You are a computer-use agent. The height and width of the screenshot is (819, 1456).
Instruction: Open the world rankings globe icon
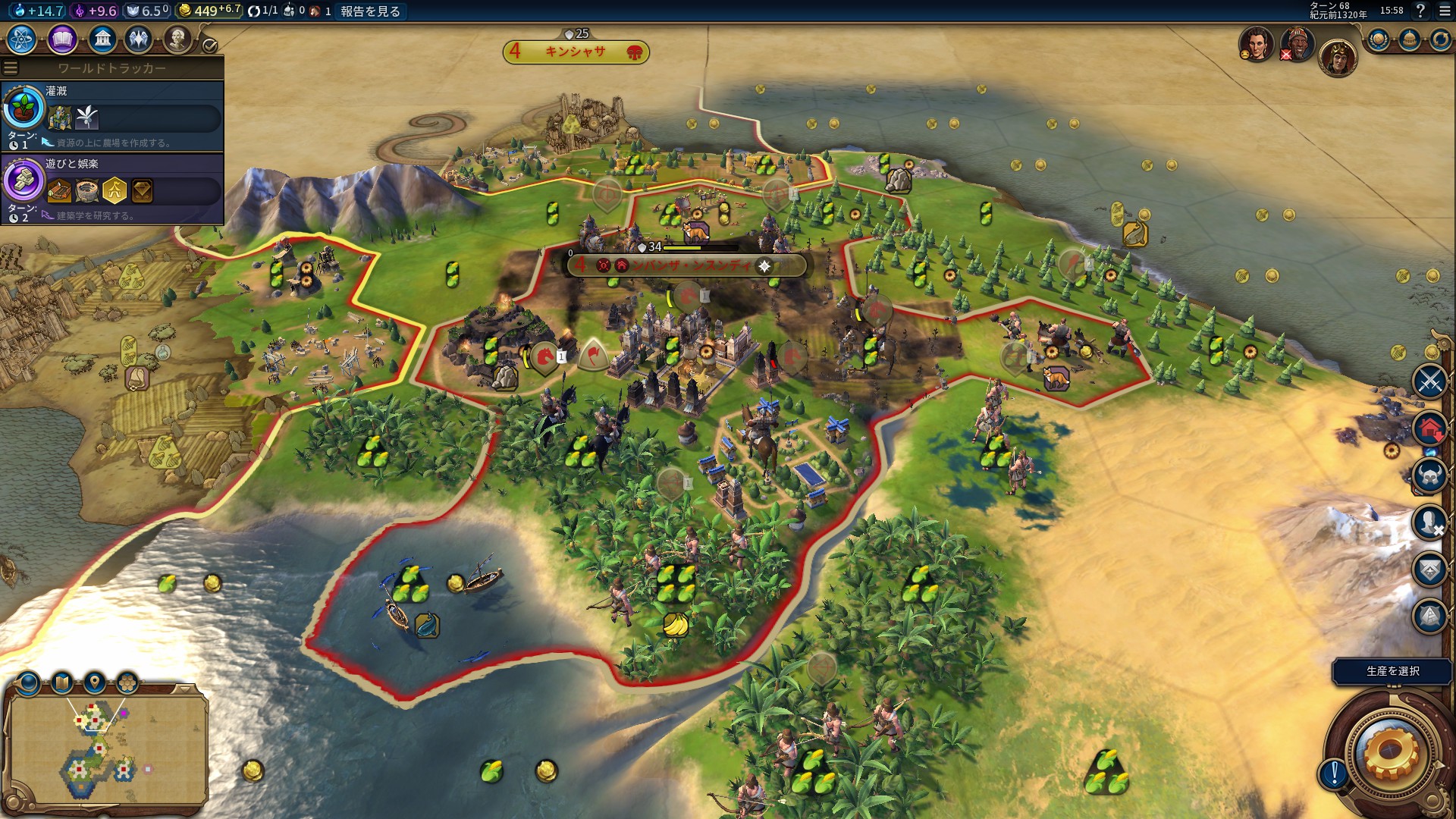point(1378,39)
